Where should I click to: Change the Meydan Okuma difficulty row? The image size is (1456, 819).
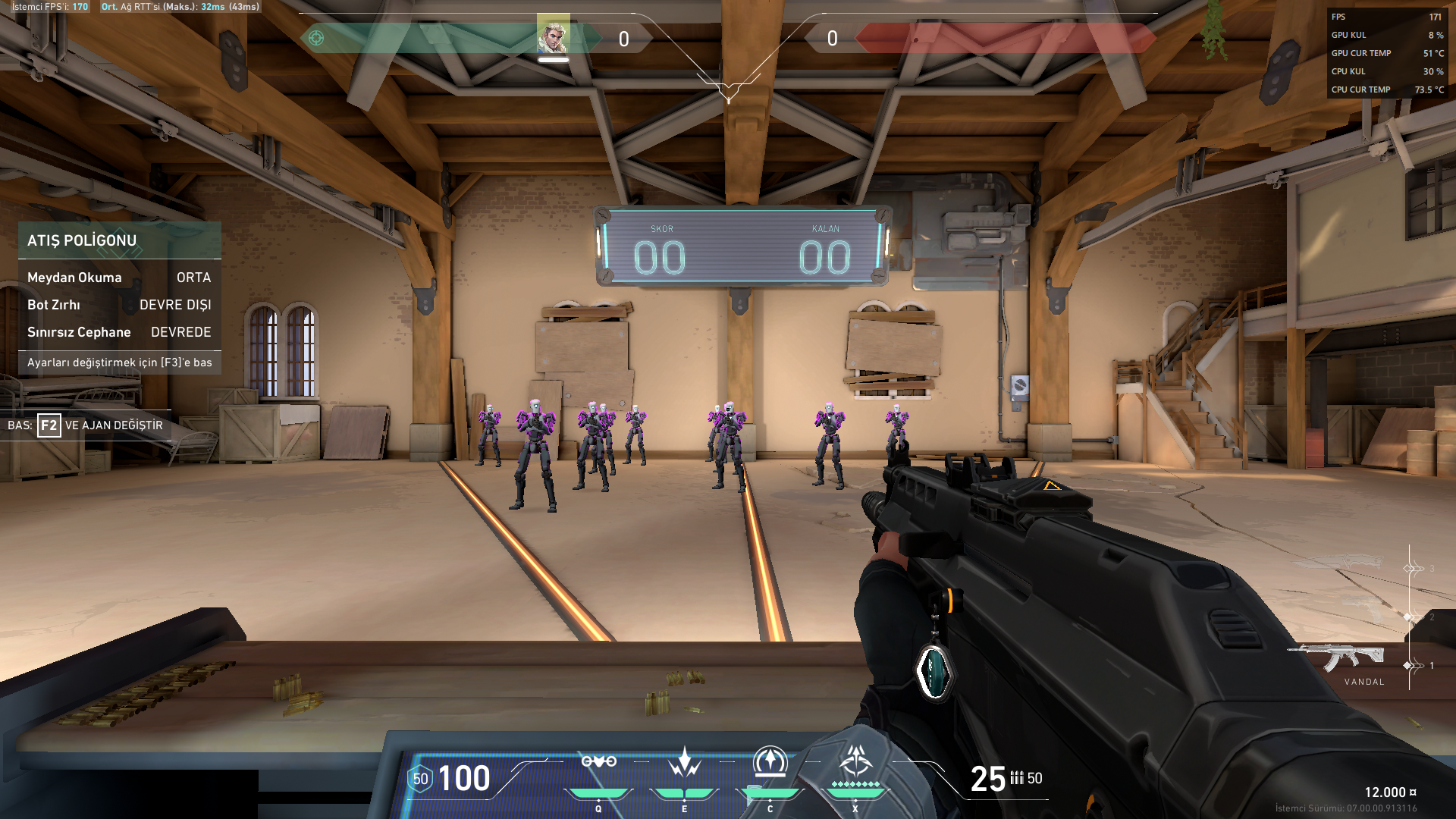pos(119,278)
